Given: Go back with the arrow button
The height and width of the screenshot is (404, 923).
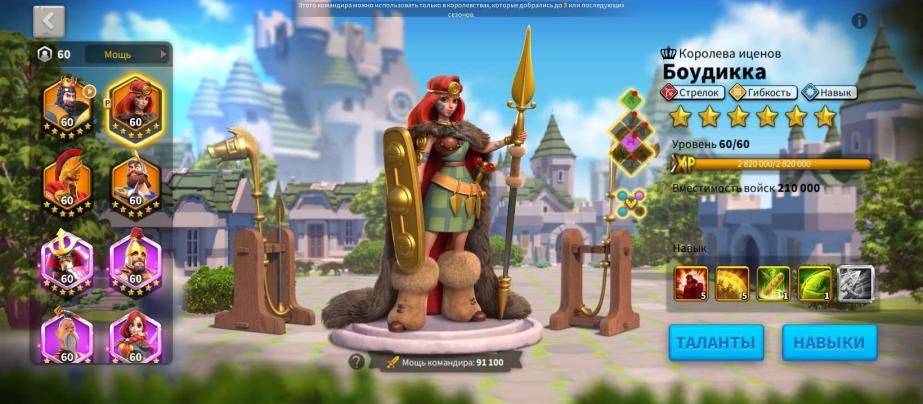Looking at the screenshot, I should click(48, 20).
